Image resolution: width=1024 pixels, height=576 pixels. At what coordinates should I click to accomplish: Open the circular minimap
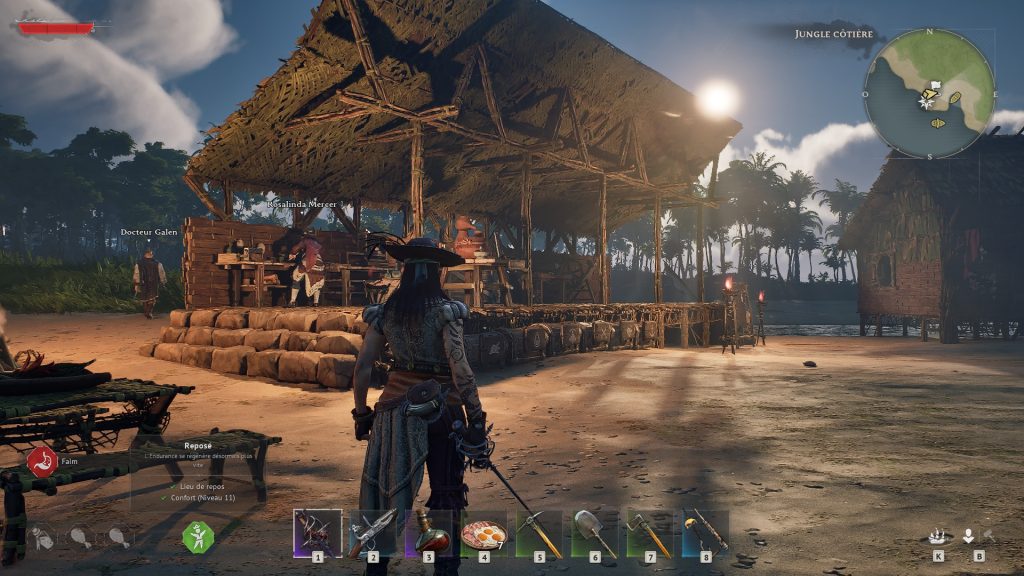929,92
